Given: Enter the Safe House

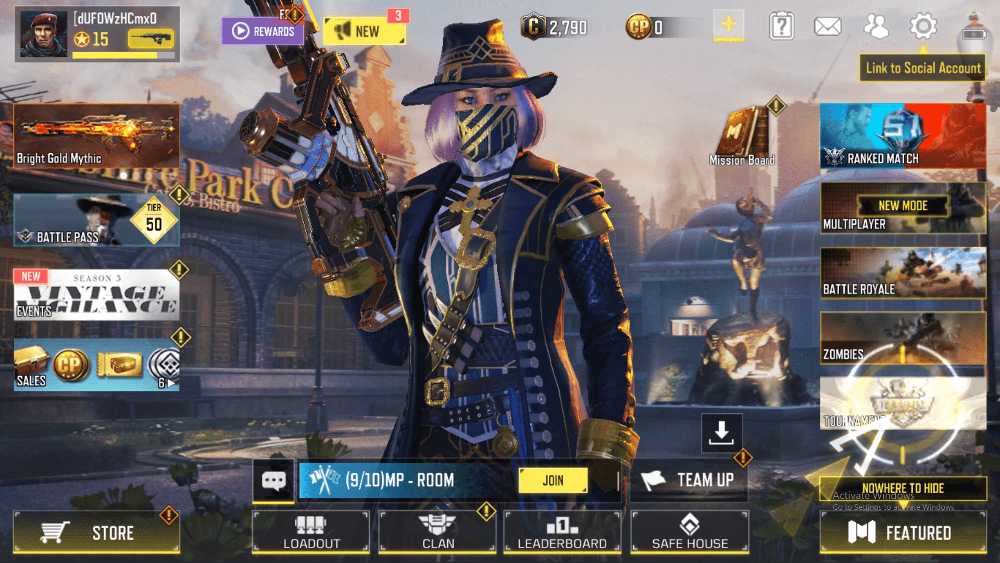Looking at the screenshot, I should point(689,532).
